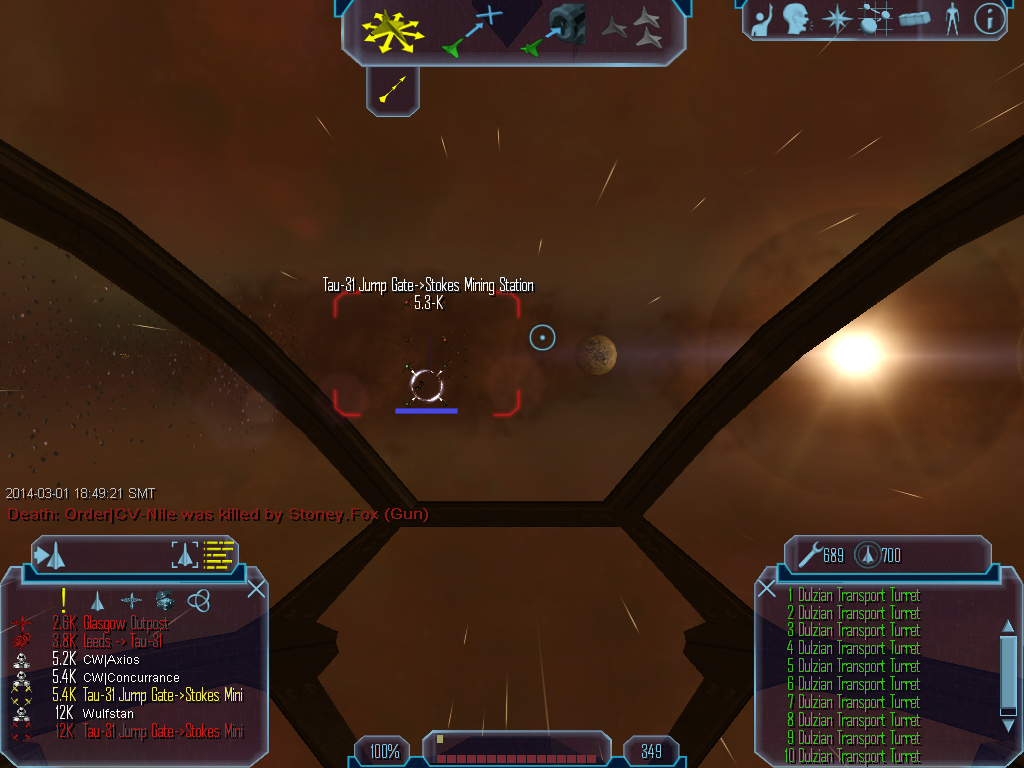1024x768 pixels.
Task: Close the contact list panel
Action: point(256,589)
